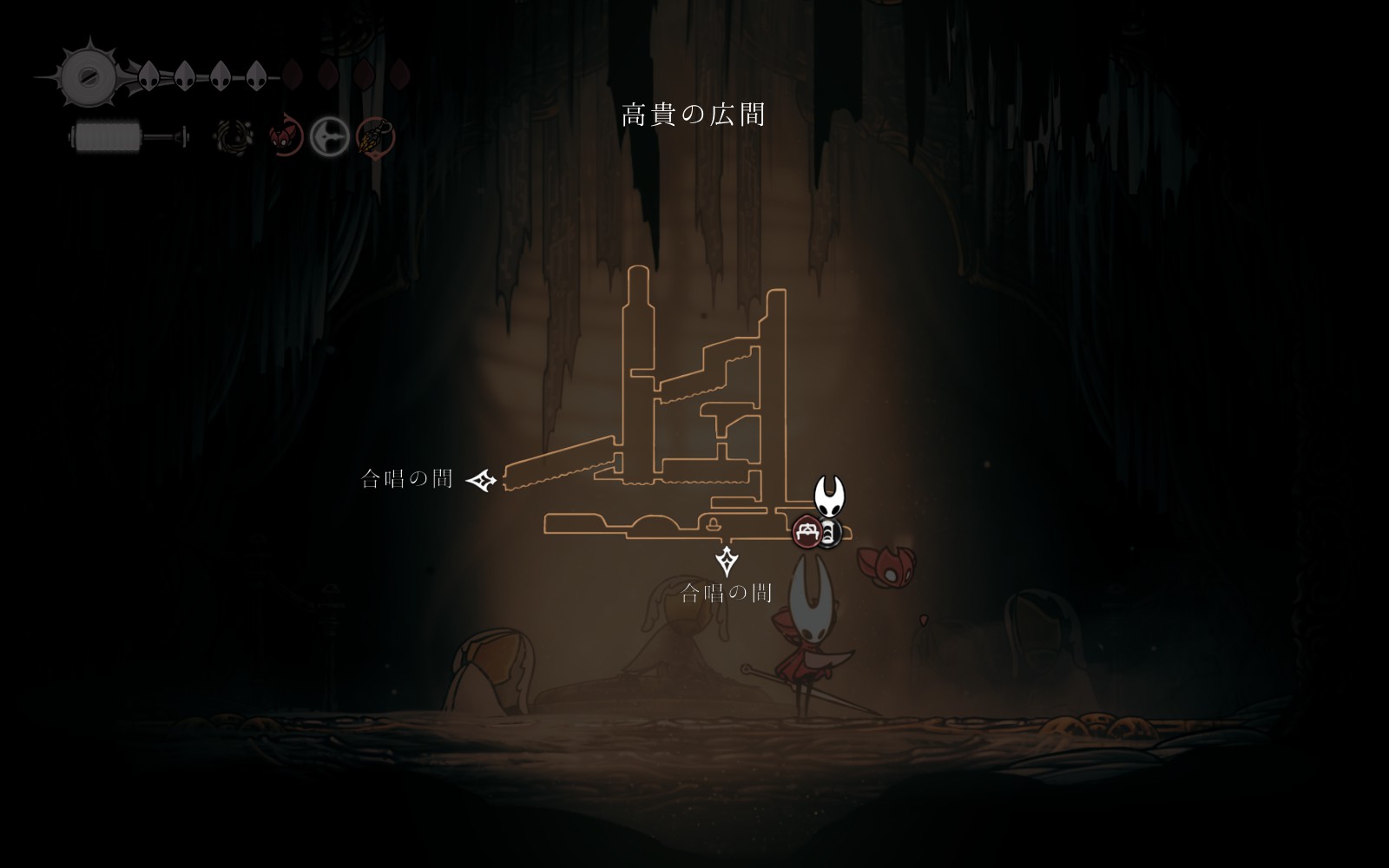1389x868 pixels.
Task: Click the spiked silk spool emblem
Action: point(87,76)
